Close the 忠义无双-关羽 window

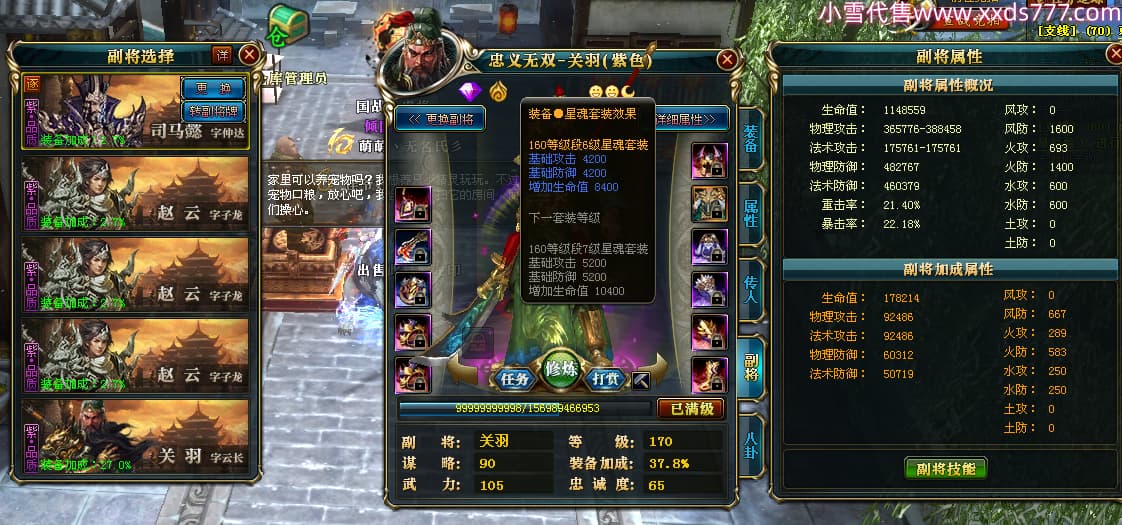coord(727,60)
